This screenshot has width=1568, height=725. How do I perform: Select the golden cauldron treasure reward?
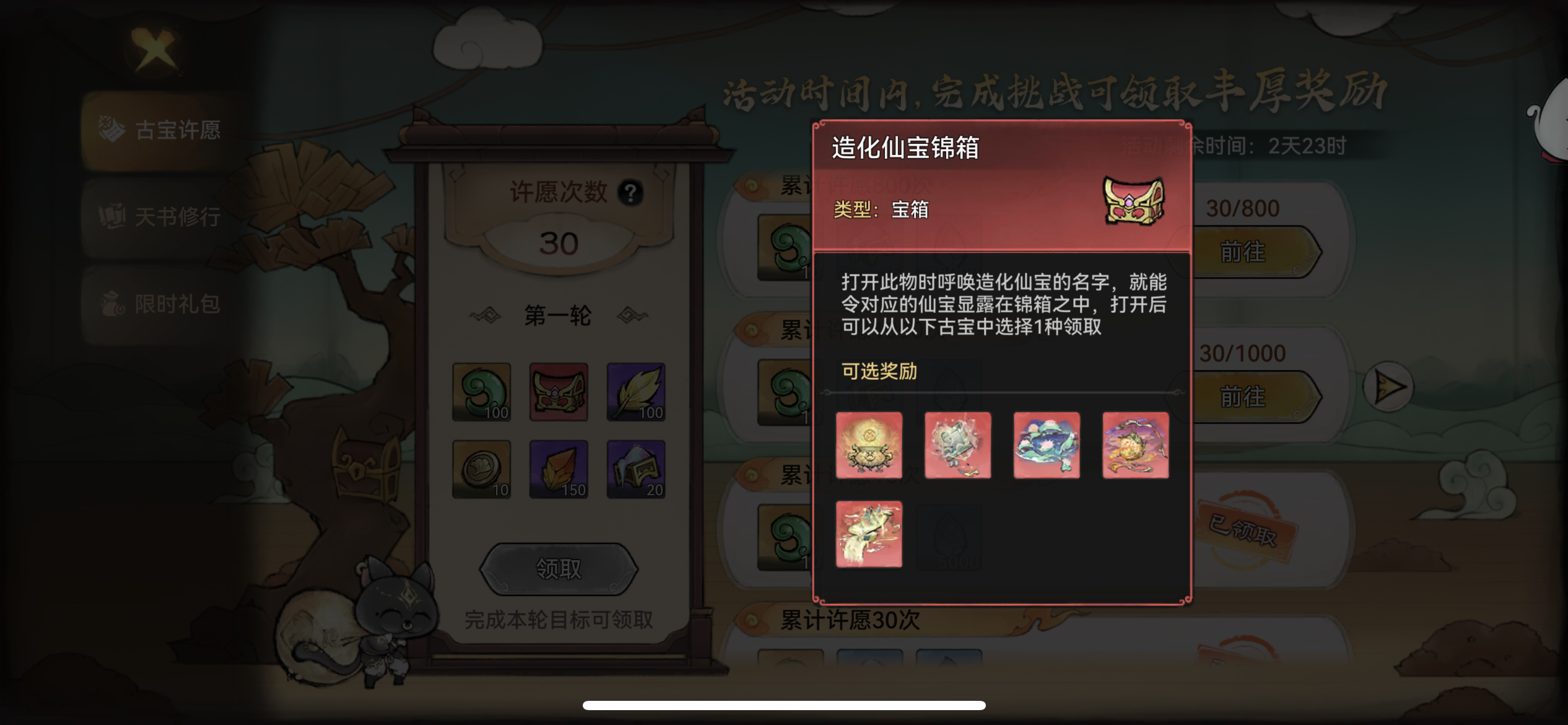tap(869, 446)
